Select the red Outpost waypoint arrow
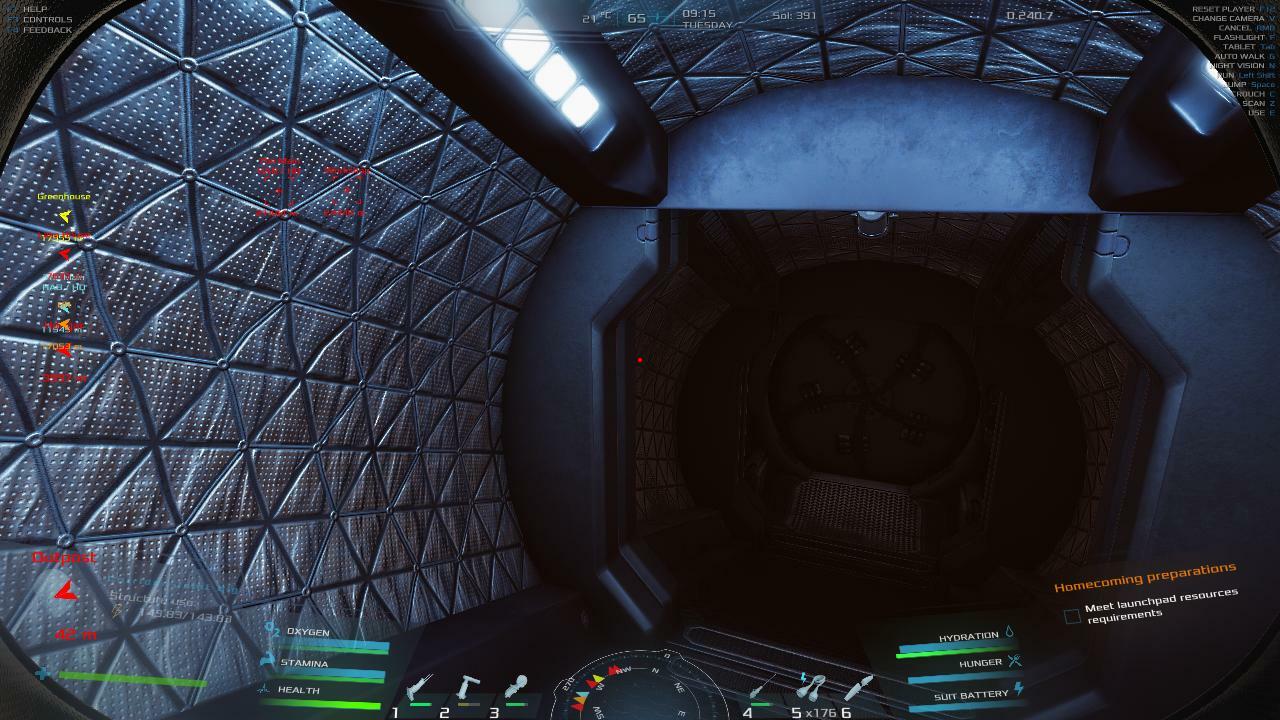Viewport: 1280px width, 720px height. (65, 592)
